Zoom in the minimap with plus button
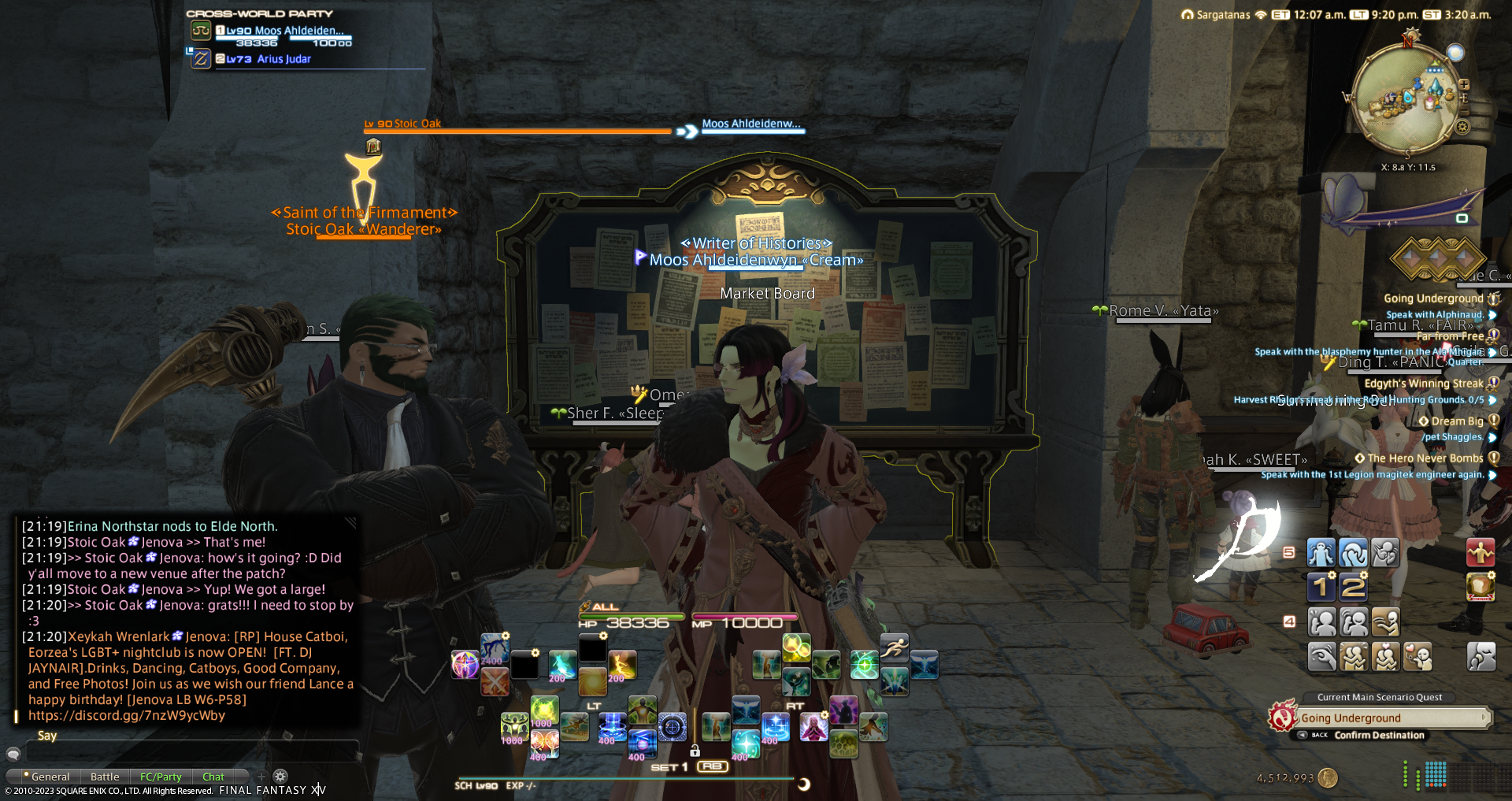The image size is (1512, 801). pyautogui.click(x=1464, y=84)
